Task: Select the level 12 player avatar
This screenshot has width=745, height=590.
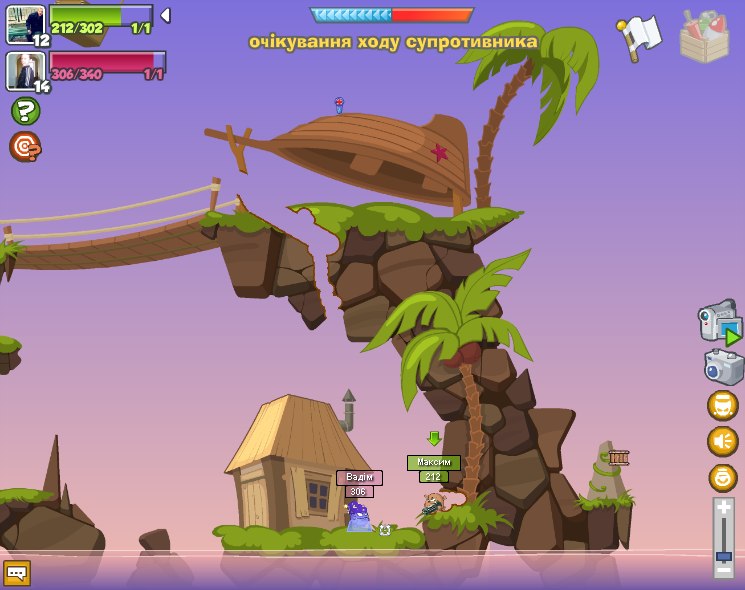Action: pos(25,24)
